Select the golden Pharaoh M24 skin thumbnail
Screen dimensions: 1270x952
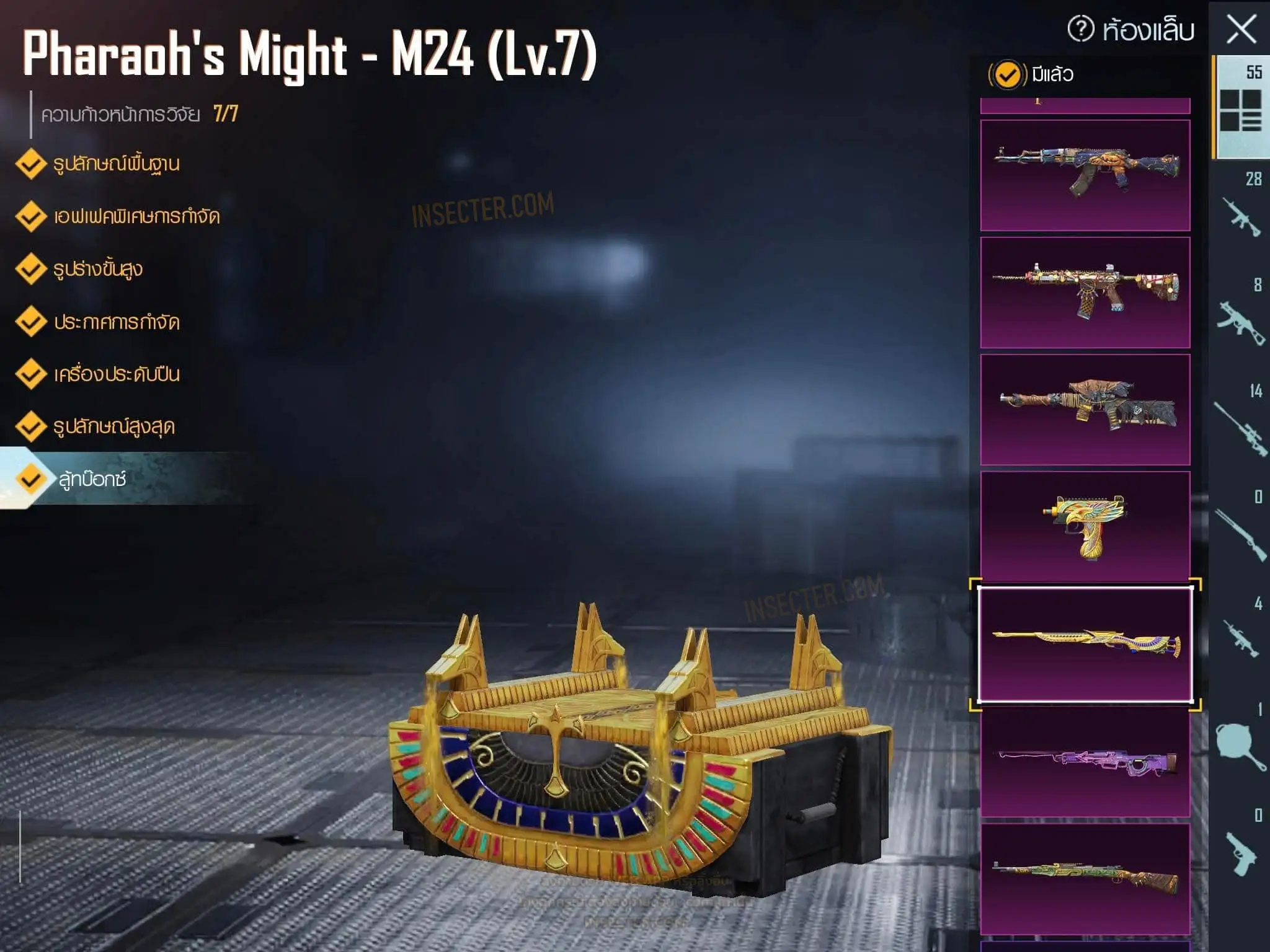pos(1085,645)
